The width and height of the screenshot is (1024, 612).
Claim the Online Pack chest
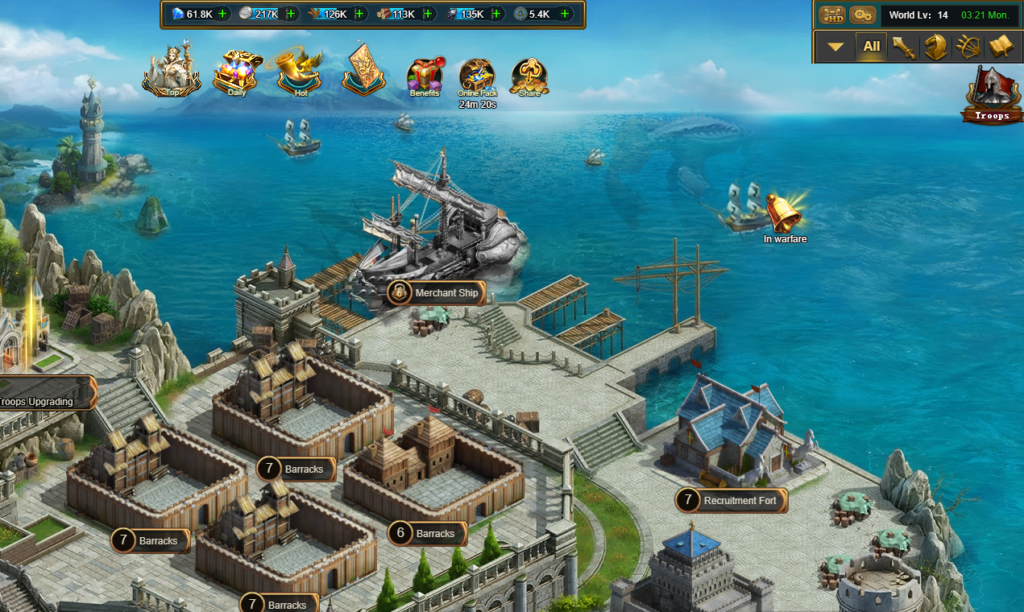(x=477, y=76)
